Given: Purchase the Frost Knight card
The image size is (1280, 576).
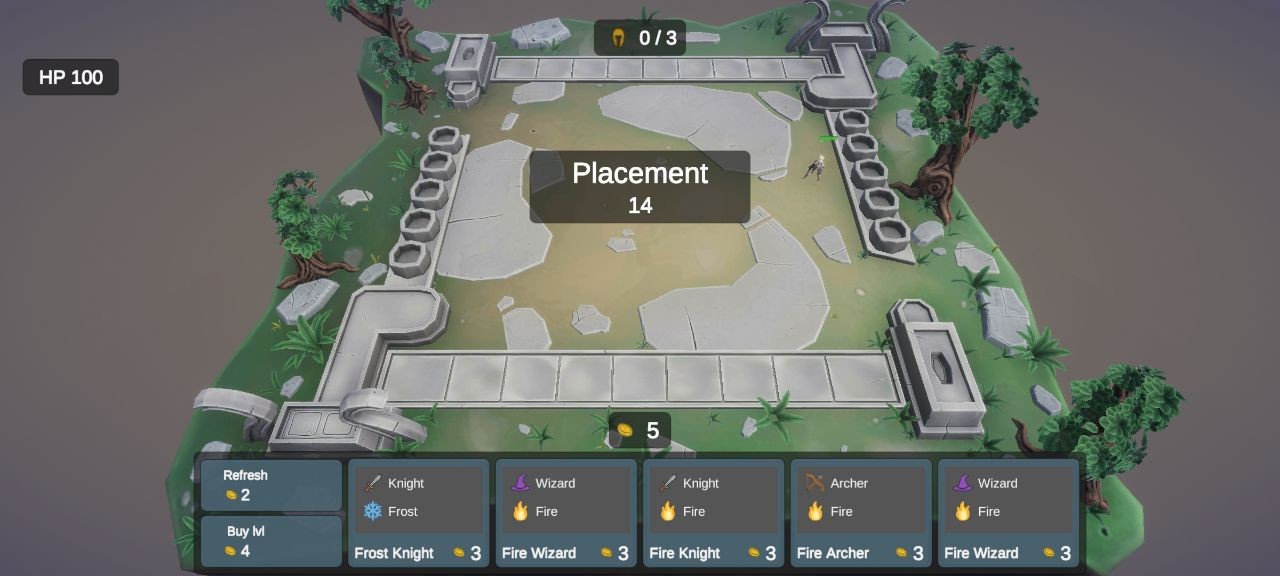Looking at the screenshot, I should (418, 513).
